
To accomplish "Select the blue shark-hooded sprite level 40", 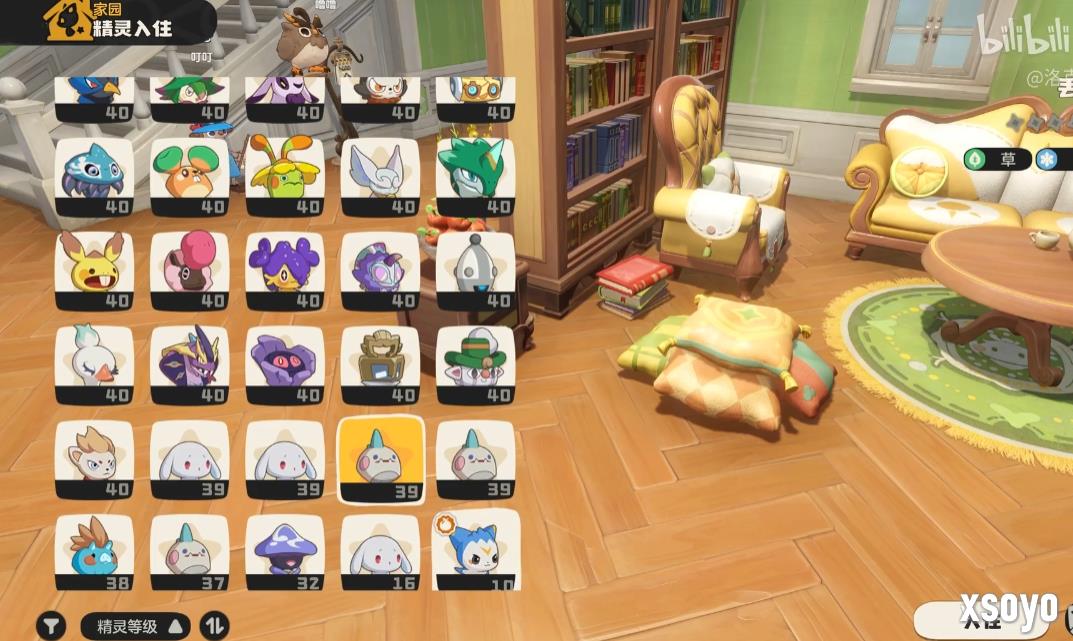I will coord(94,176).
